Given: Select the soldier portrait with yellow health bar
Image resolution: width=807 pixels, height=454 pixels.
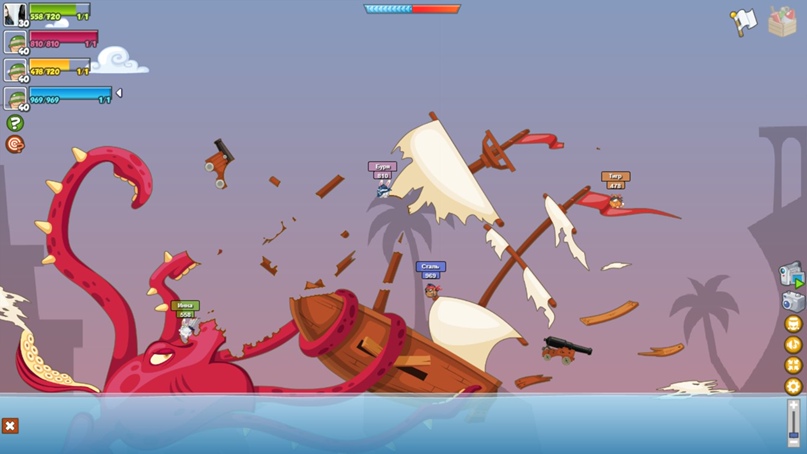Looking at the screenshot, I should point(15,70).
